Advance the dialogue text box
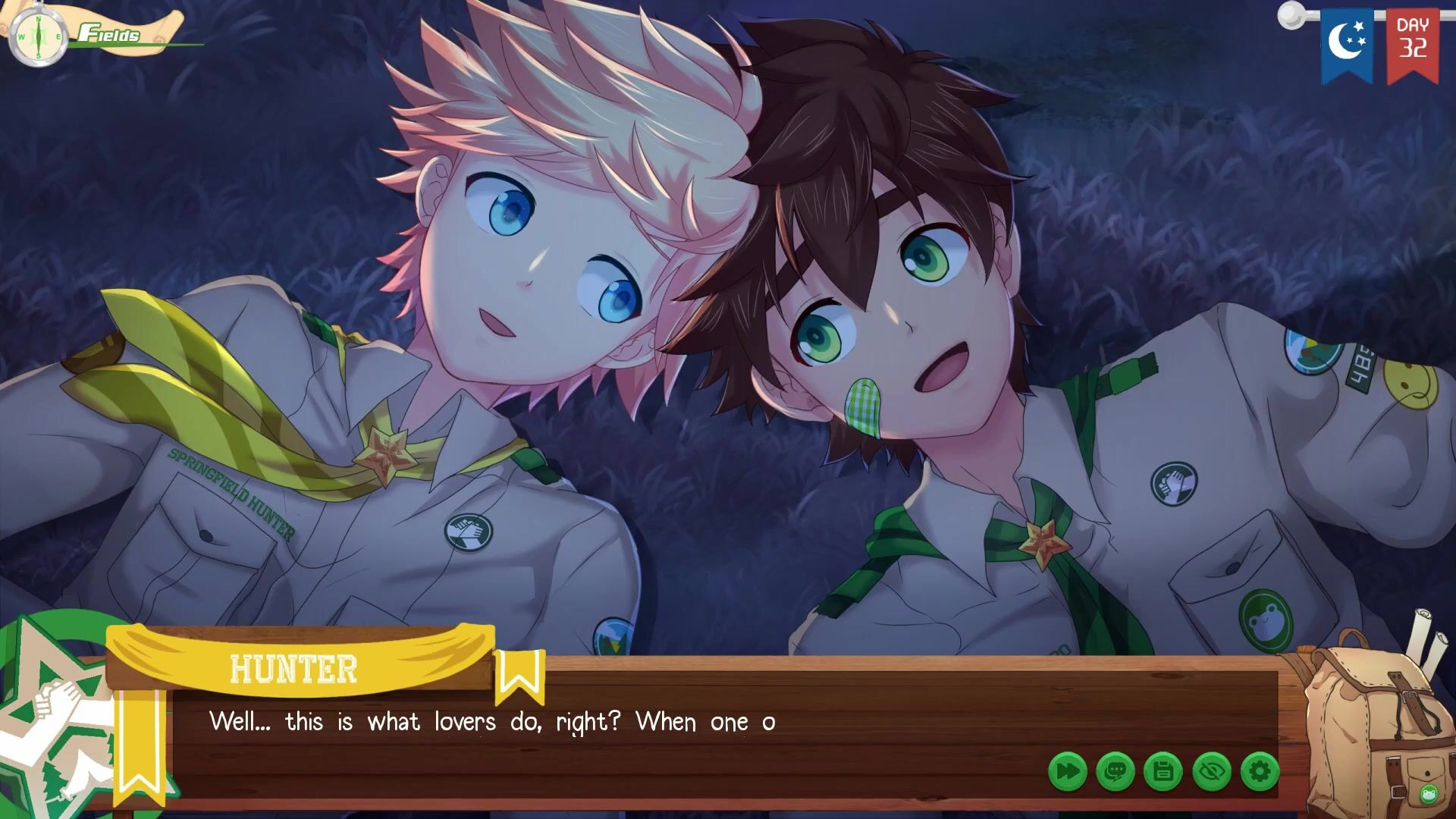 (x=607, y=728)
